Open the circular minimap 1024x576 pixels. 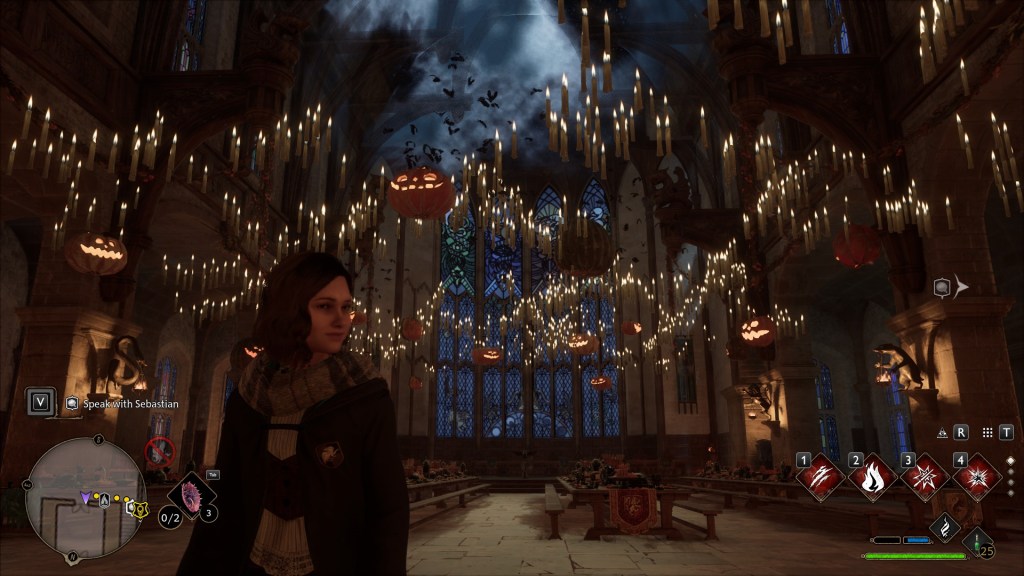[86, 497]
